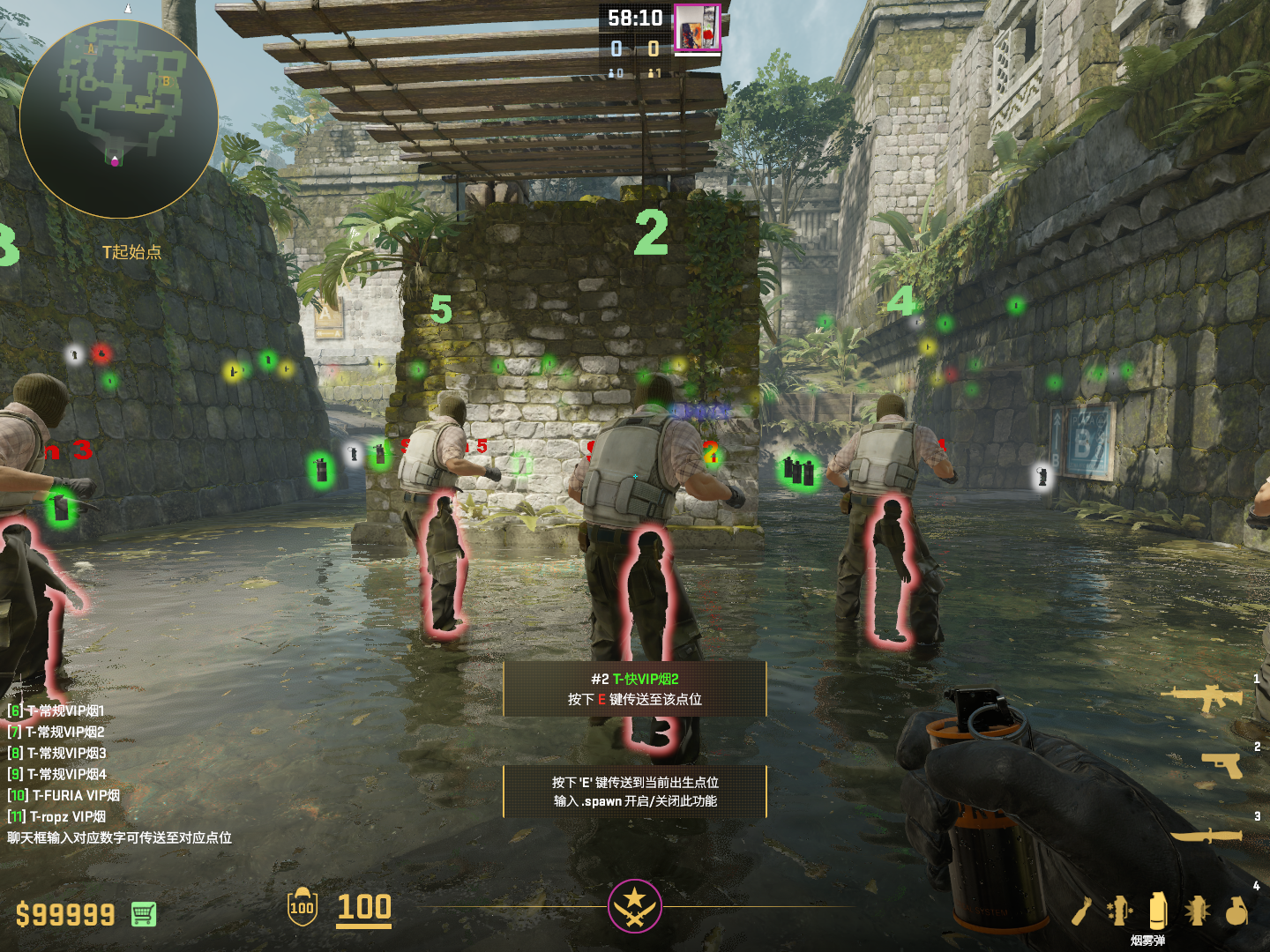Pick the flashbang grenade icon
The height and width of the screenshot is (952, 1270).
(1197, 911)
